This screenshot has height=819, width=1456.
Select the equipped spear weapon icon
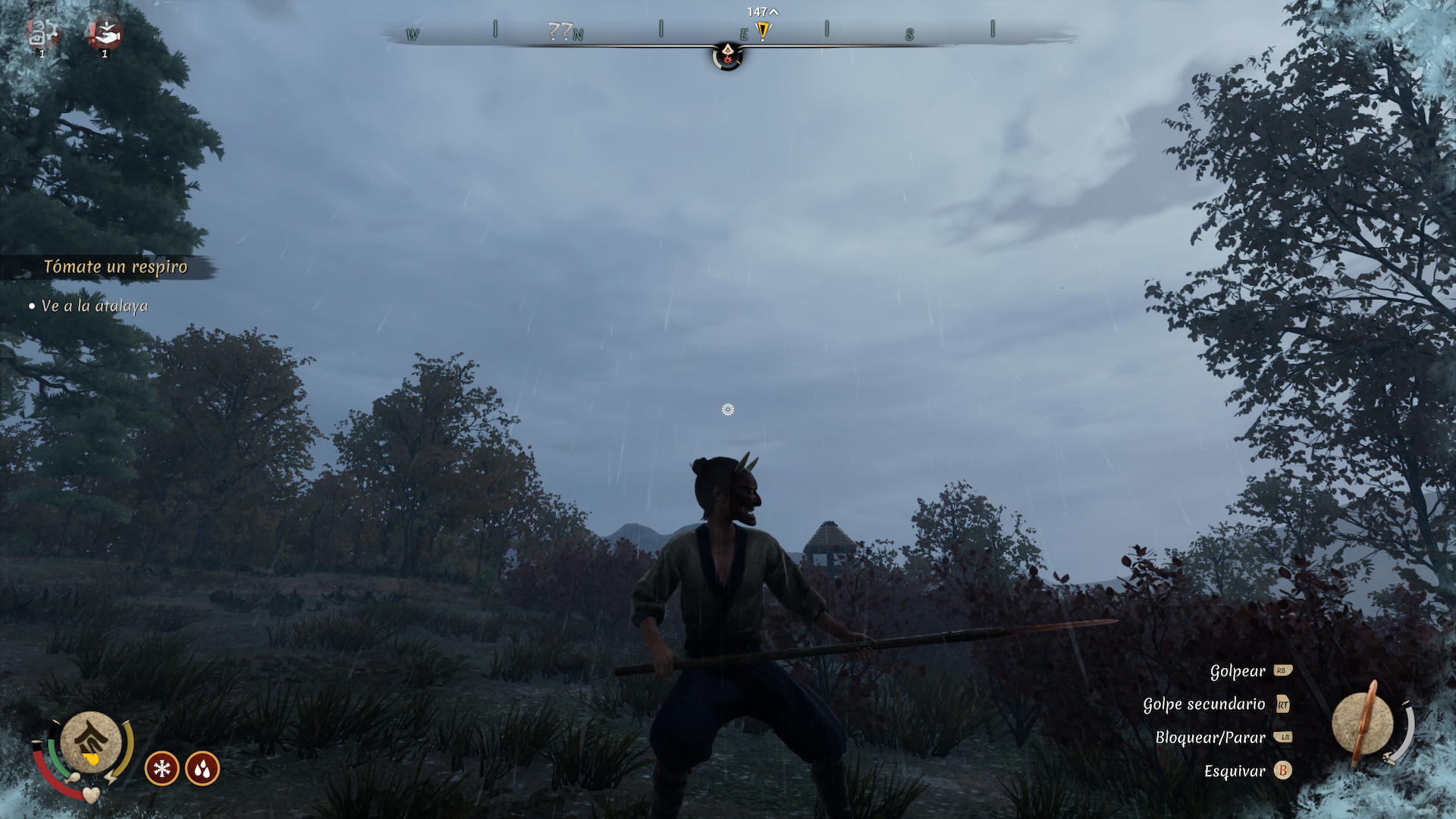(x=1363, y=724)
